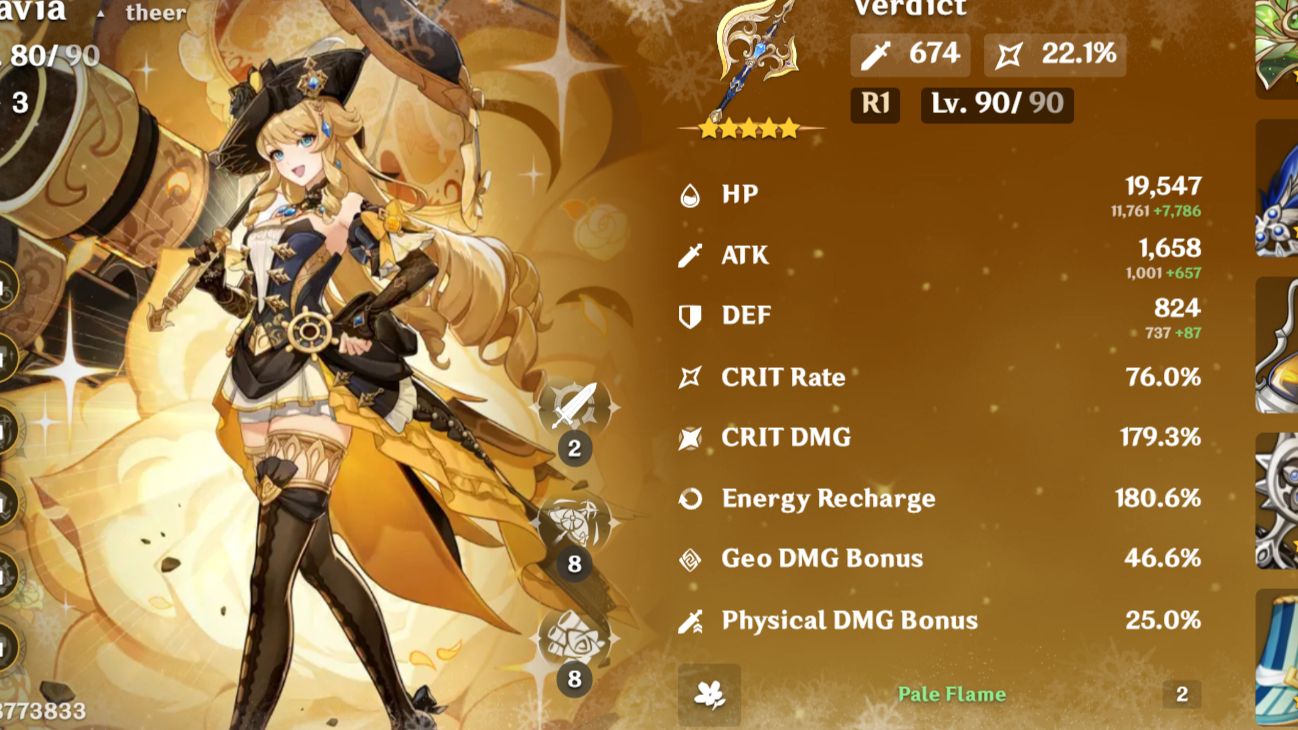This screenshot has width=1298, height=730.
Task: Toggle the R1 refinement badge
Action: 873,104
